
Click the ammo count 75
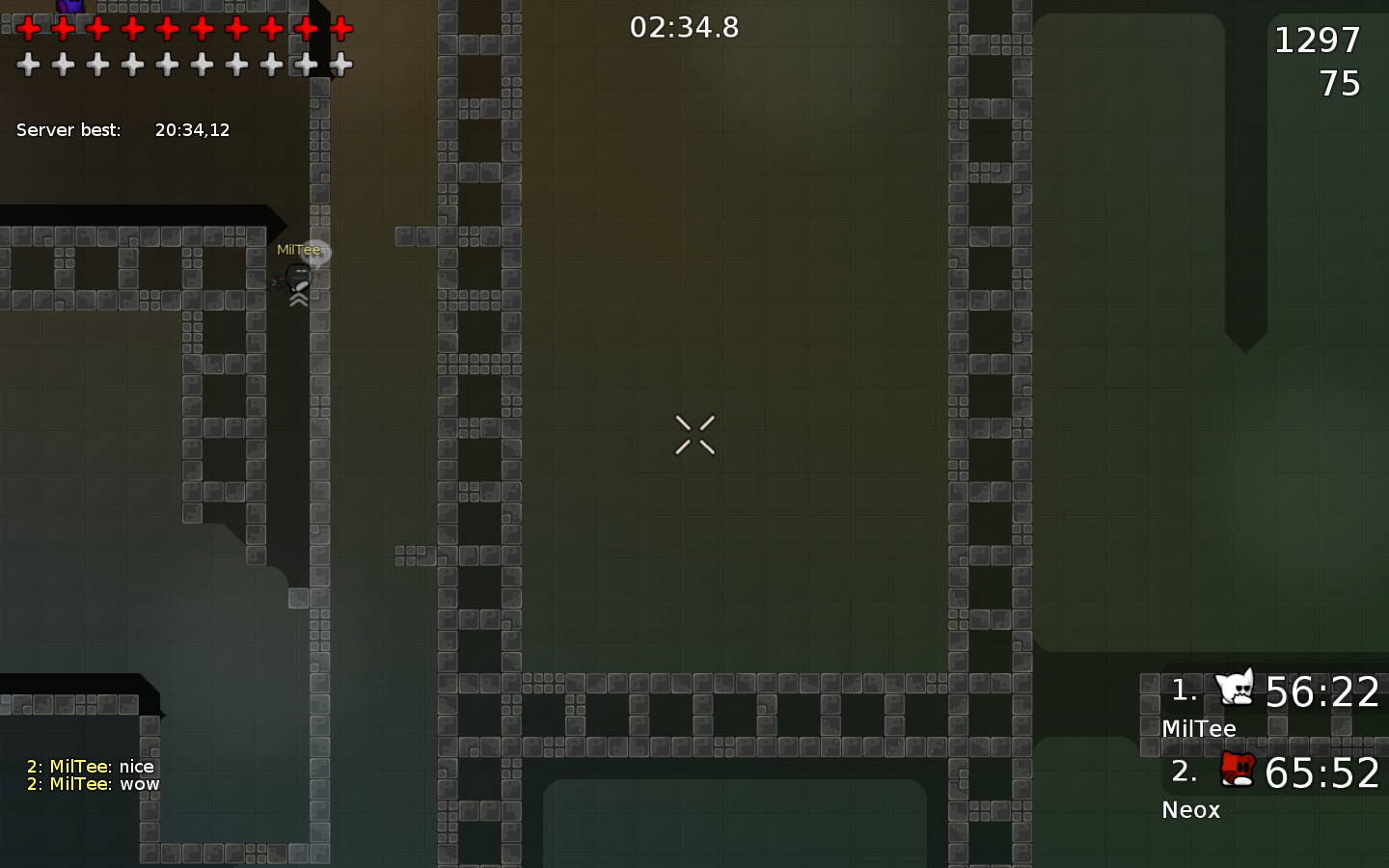[1343, 84]
